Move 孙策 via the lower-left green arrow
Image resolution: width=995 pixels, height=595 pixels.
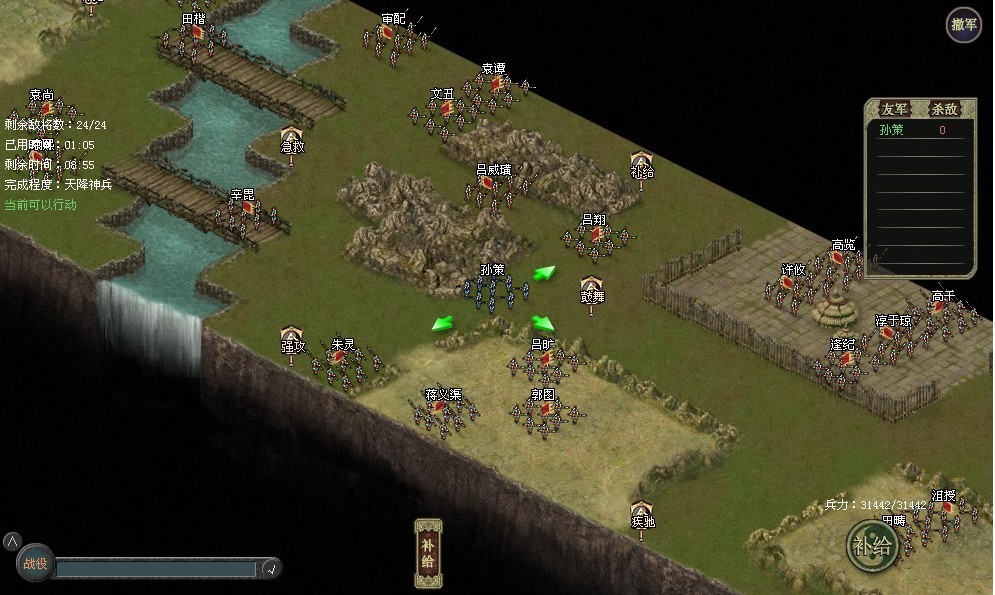441,323
